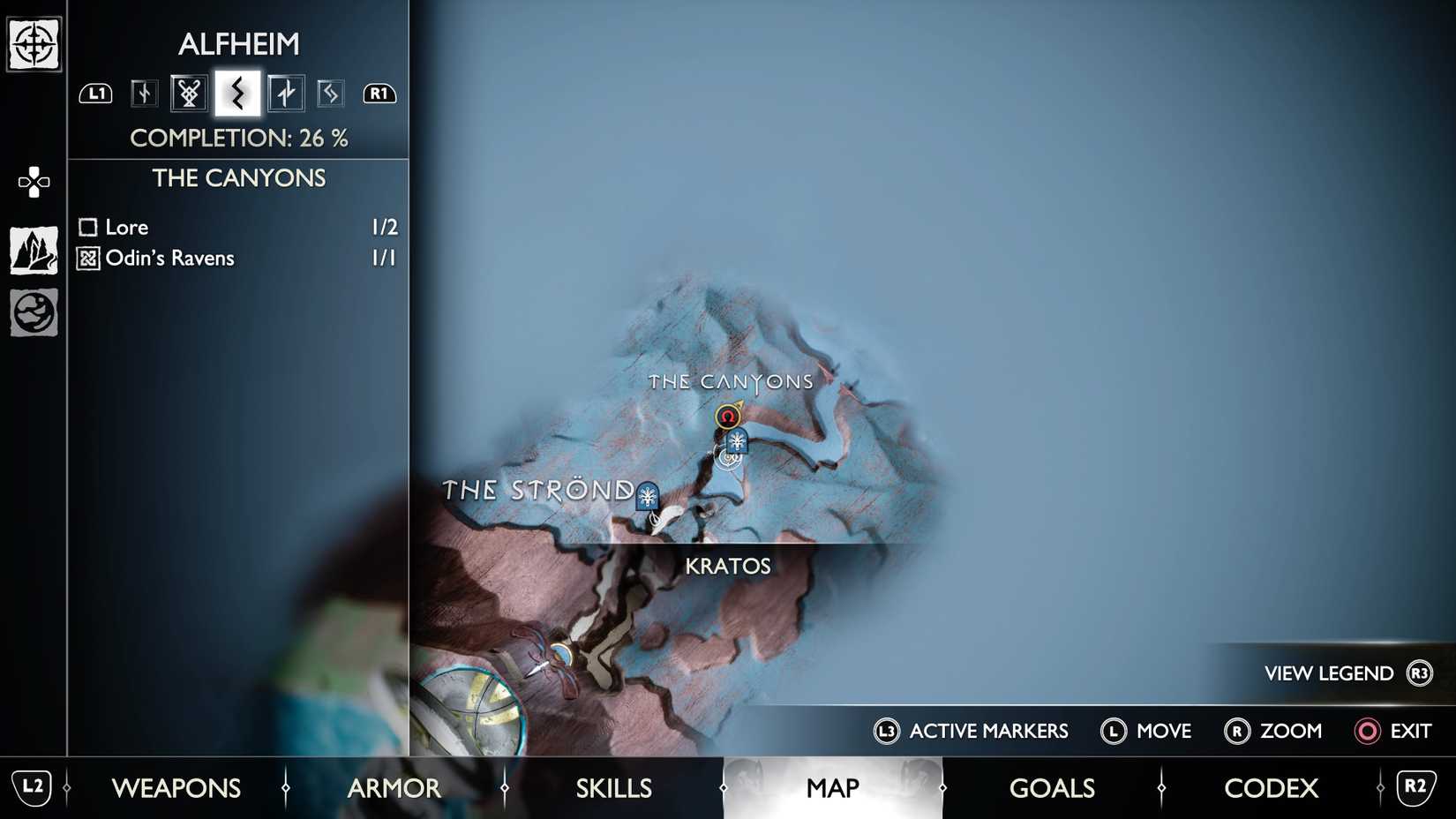Check the Lore collectible checkbox
1456x819 pixels.
tap(87, 227)
